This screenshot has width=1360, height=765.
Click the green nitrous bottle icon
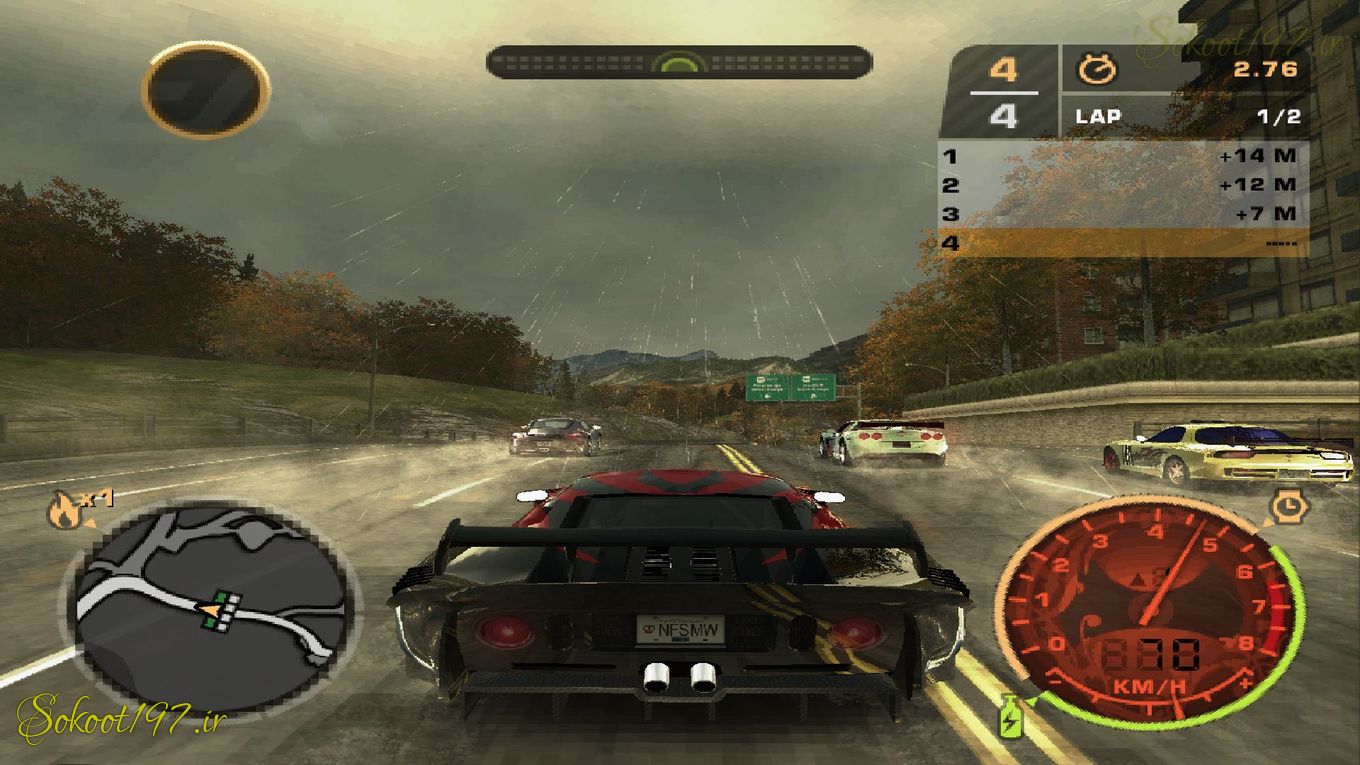(x=1010, y=716)
